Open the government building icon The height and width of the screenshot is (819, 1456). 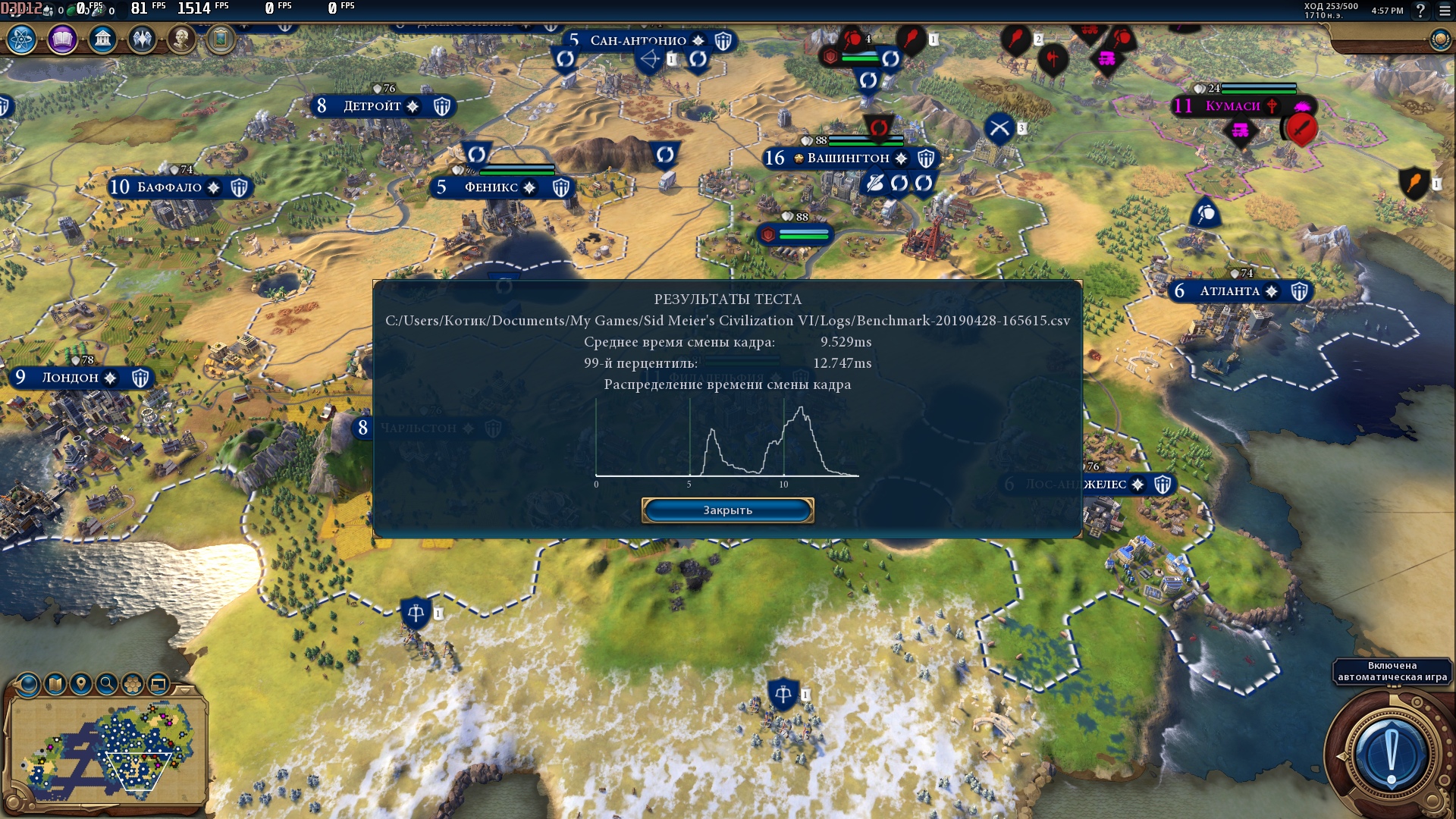102,39
